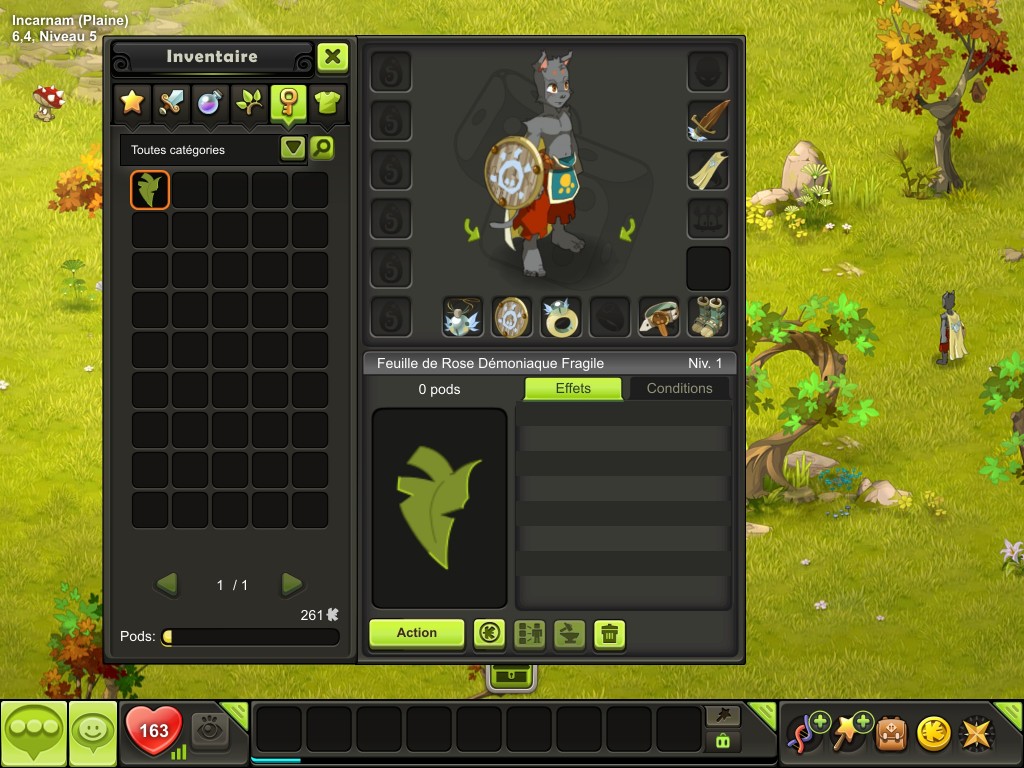The width and height of the screenshot is (1024, 768).
Task: Select the Feuille de Rose Démoniaque item slot
Action: 150,190
